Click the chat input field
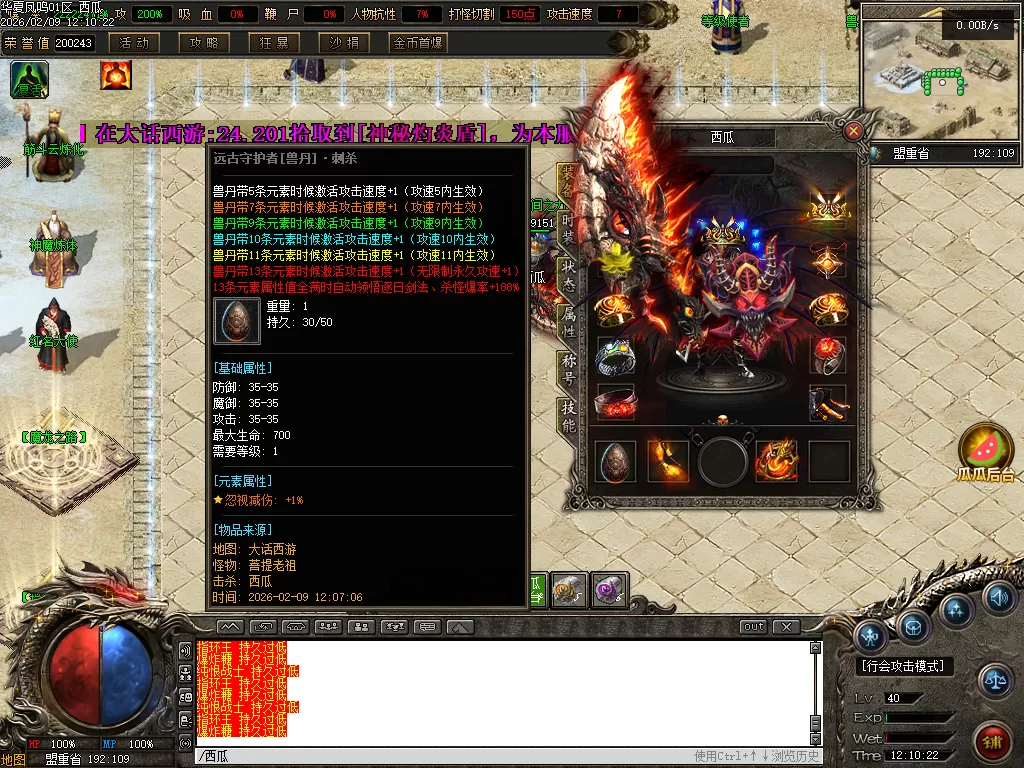This screenshot has height=768, width=1024. pos(440,756)
